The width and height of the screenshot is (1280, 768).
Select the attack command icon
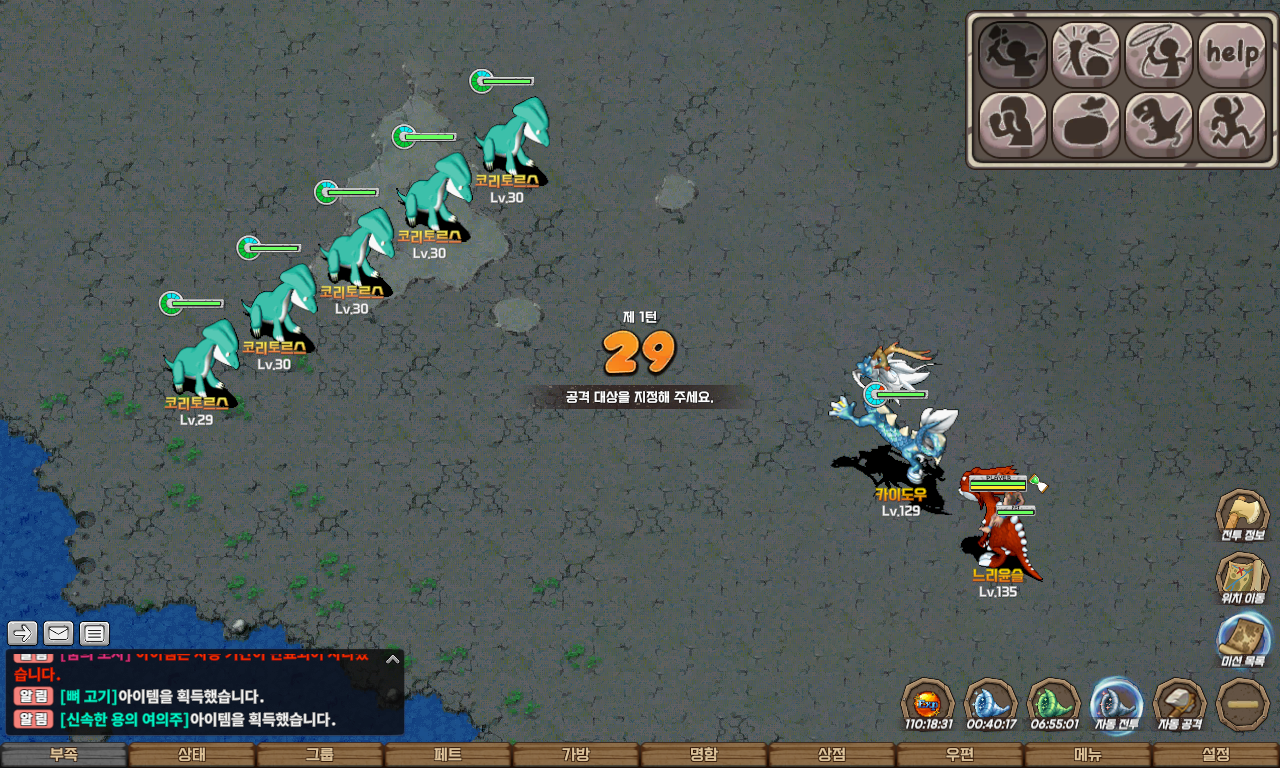pyautogui.click(x=1013, y=54)
